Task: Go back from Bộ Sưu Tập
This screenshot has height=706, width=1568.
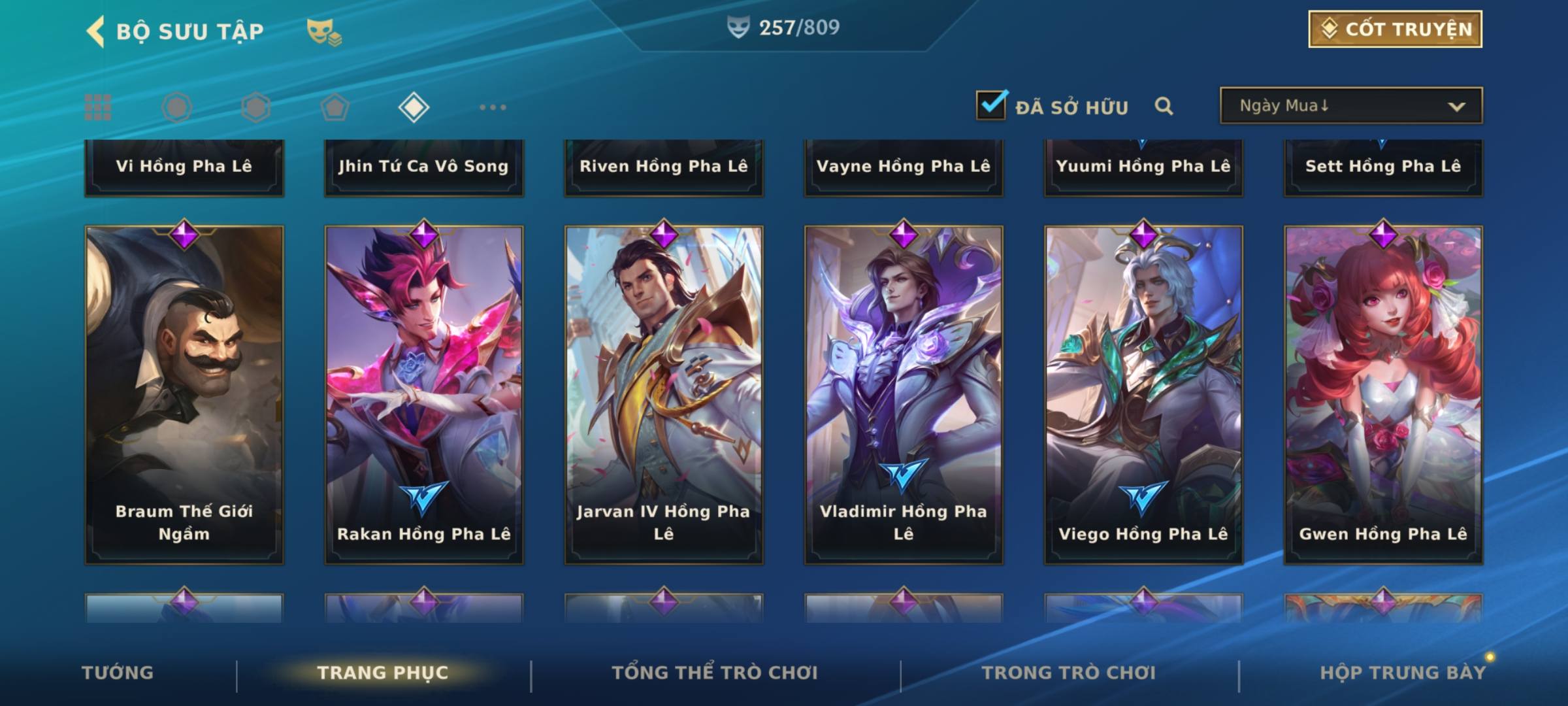Action: (x=95, y=31)
